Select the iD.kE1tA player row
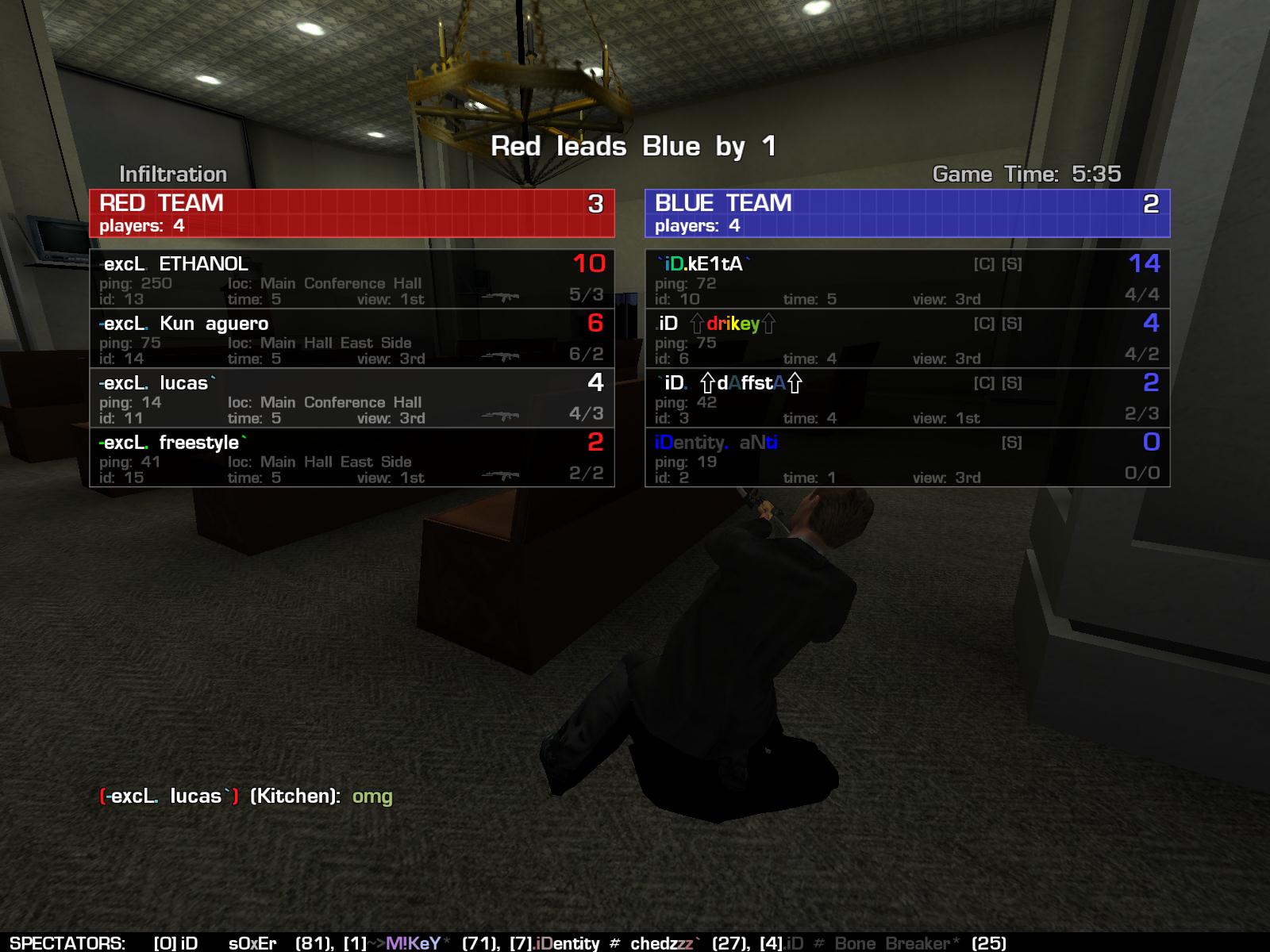Screen dimensions: 1270x952 pos(907,279)
